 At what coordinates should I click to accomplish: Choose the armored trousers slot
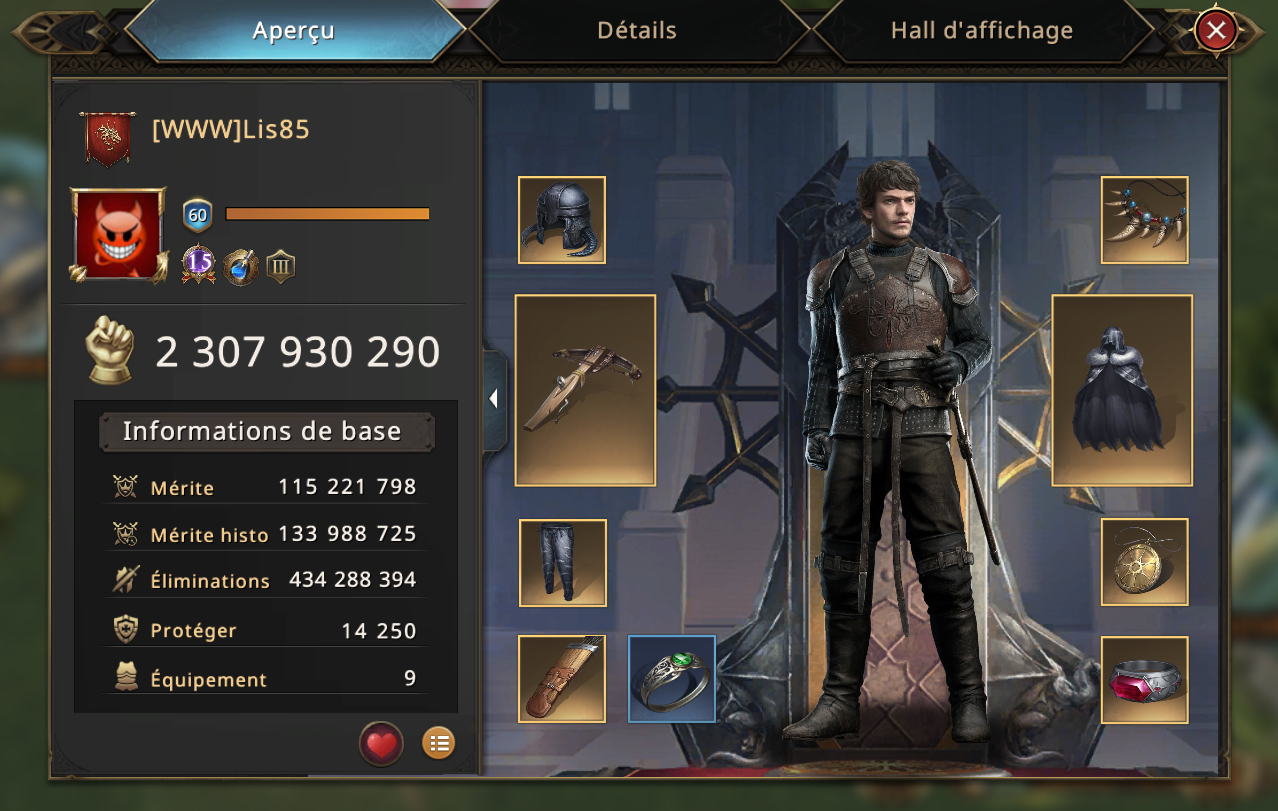point(562,563)
